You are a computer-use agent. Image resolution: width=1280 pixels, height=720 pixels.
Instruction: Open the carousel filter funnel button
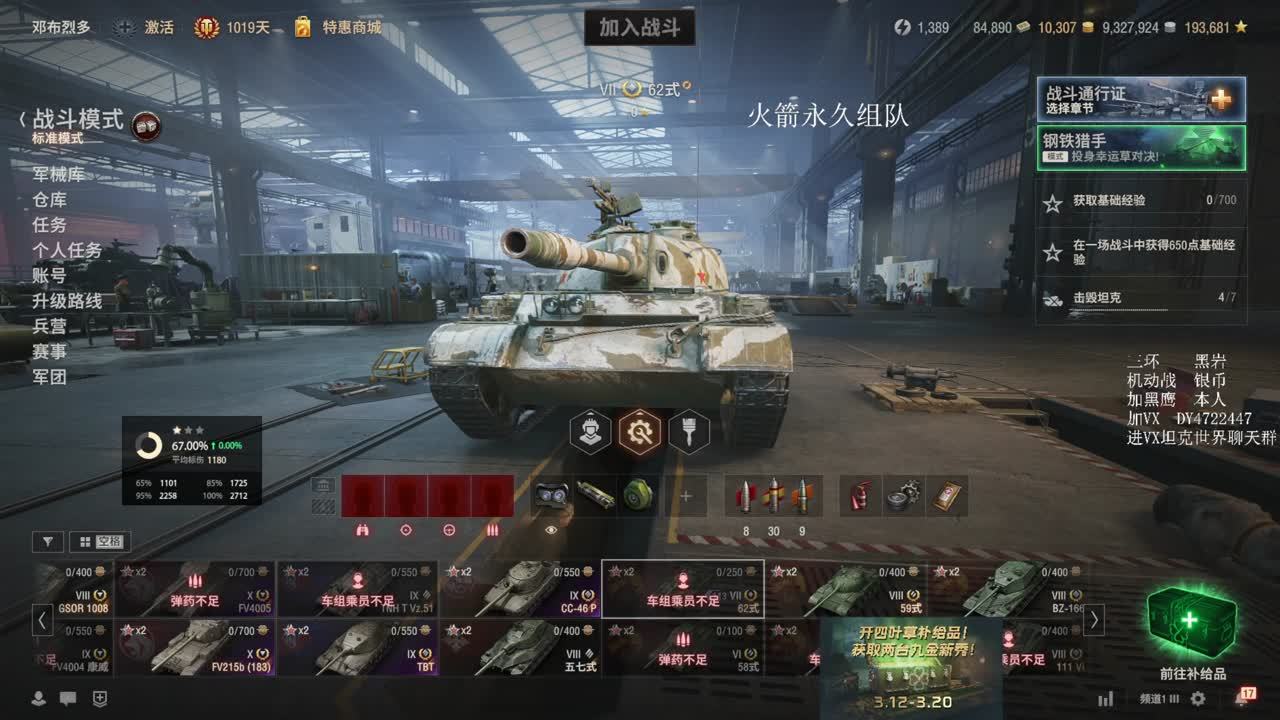48,542
